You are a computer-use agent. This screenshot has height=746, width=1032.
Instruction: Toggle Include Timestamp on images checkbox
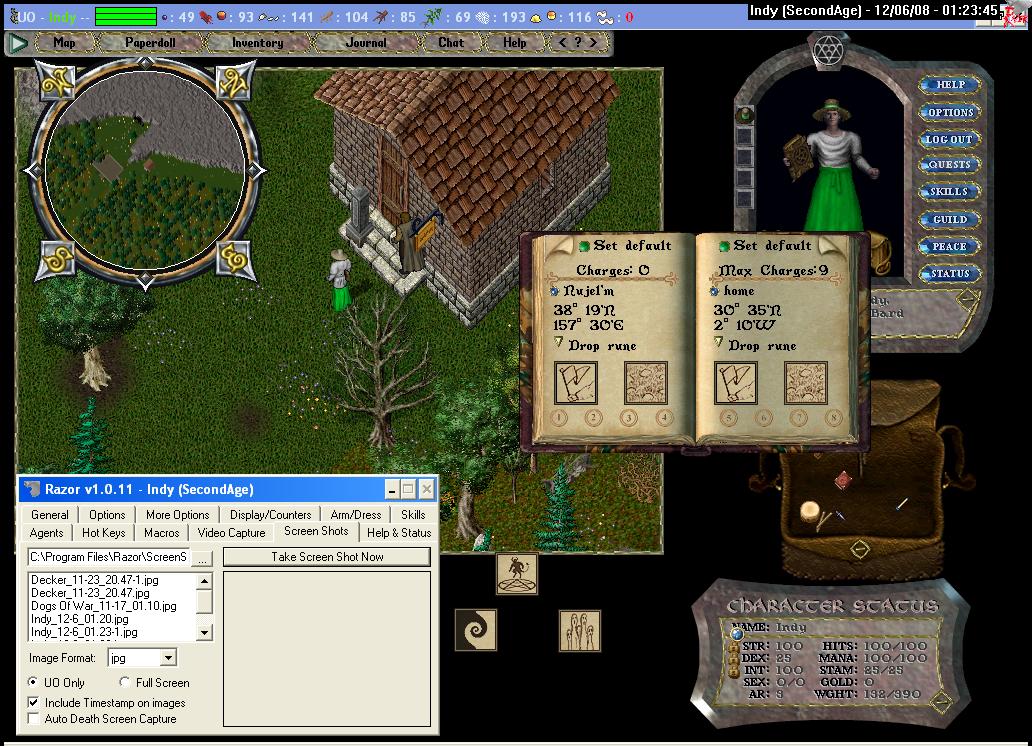point(35,703)
